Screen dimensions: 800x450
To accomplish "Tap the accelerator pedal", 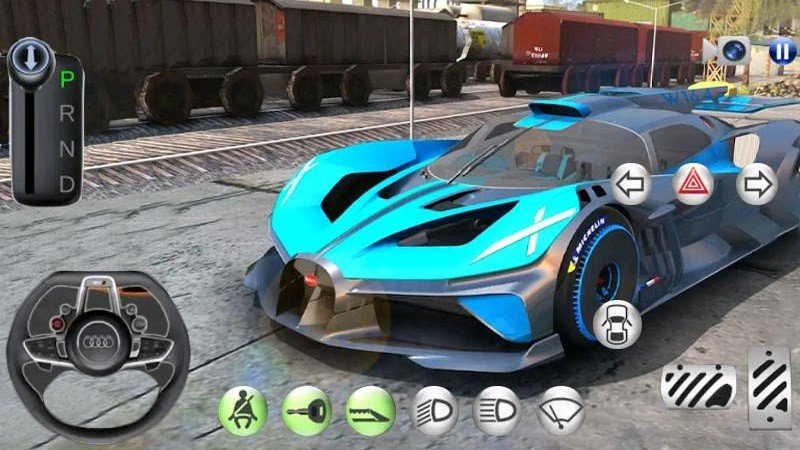I will [x=771, y=385].
